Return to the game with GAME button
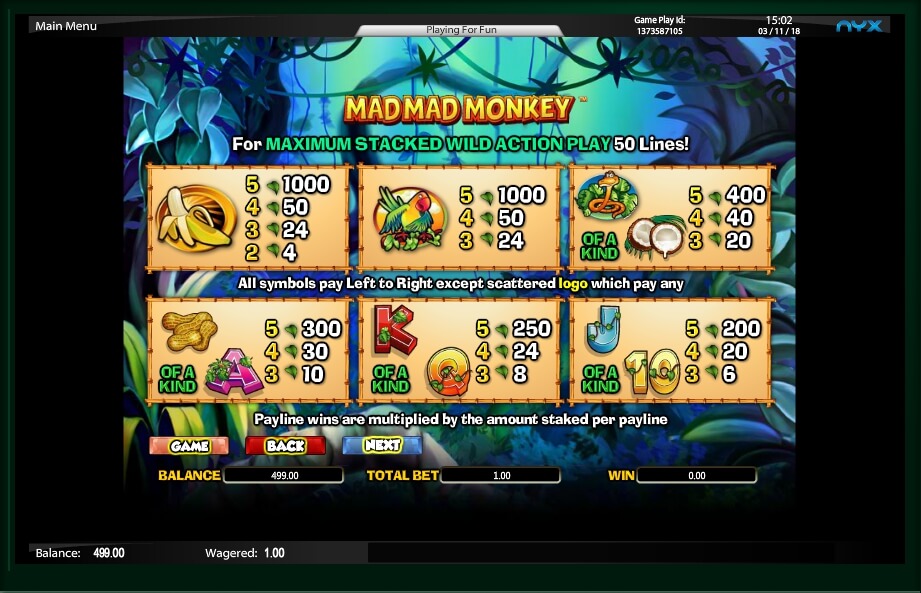Screen dimensions: 921x593 point(189,445)
